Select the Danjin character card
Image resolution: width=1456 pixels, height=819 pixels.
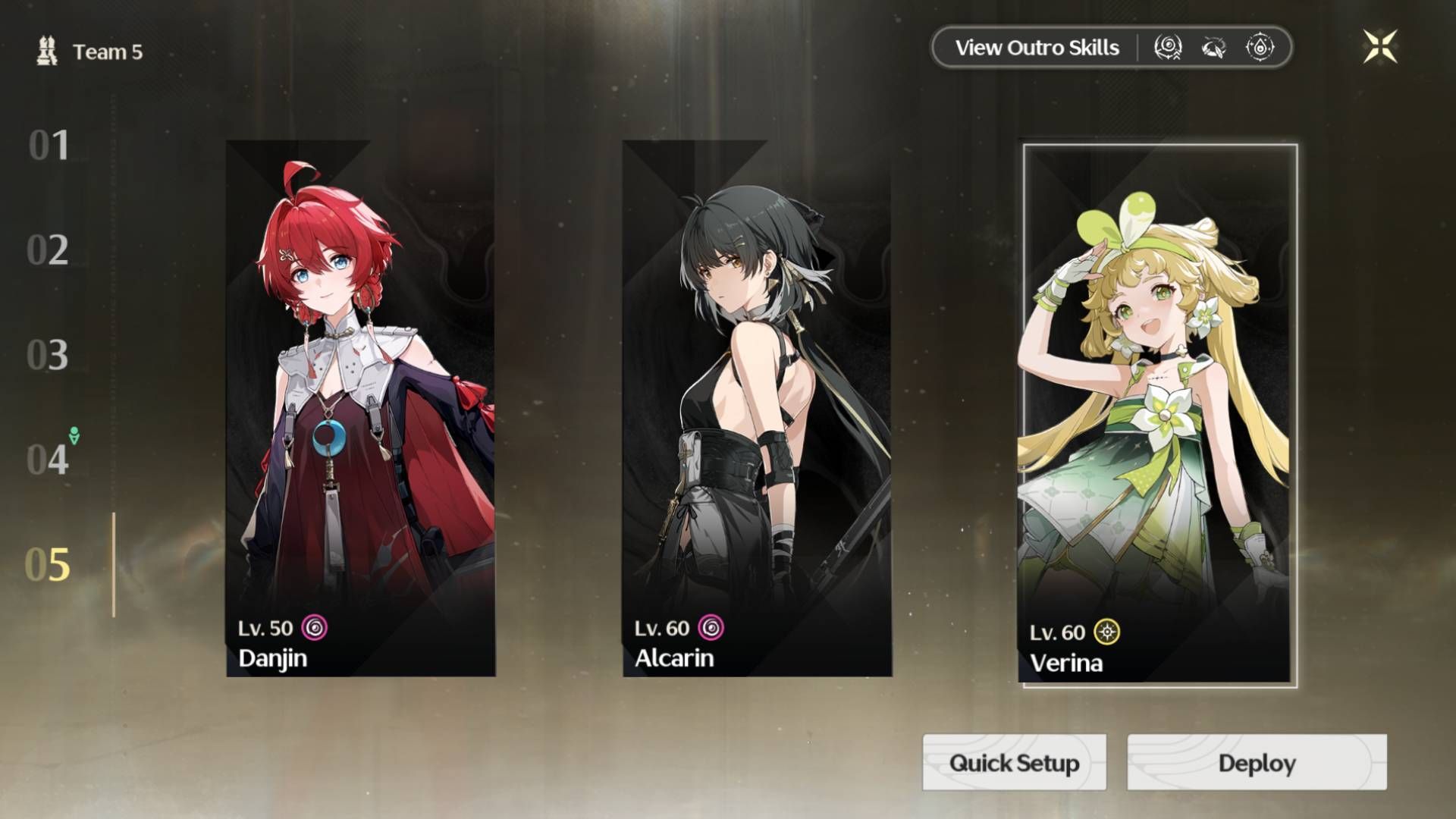pos(361,408)
